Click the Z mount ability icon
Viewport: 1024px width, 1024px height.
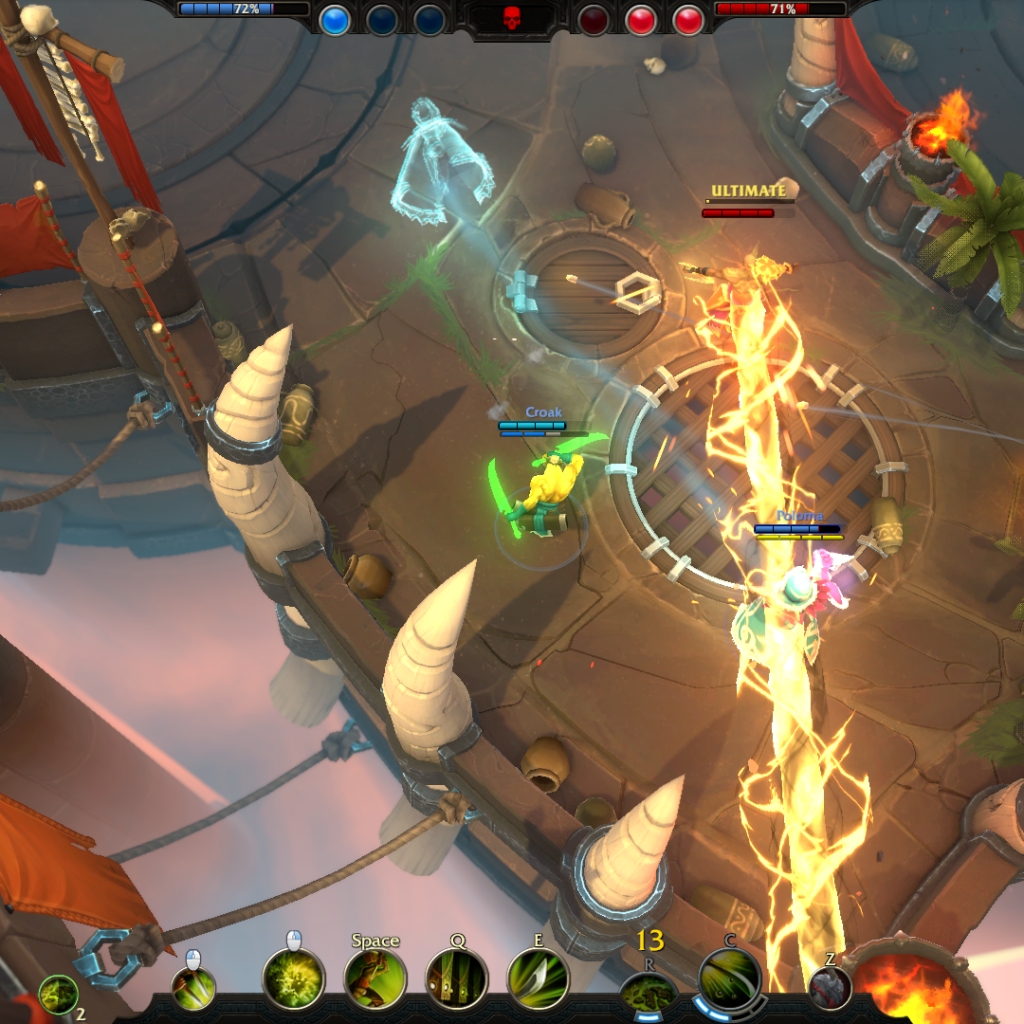tap(830, 988)
